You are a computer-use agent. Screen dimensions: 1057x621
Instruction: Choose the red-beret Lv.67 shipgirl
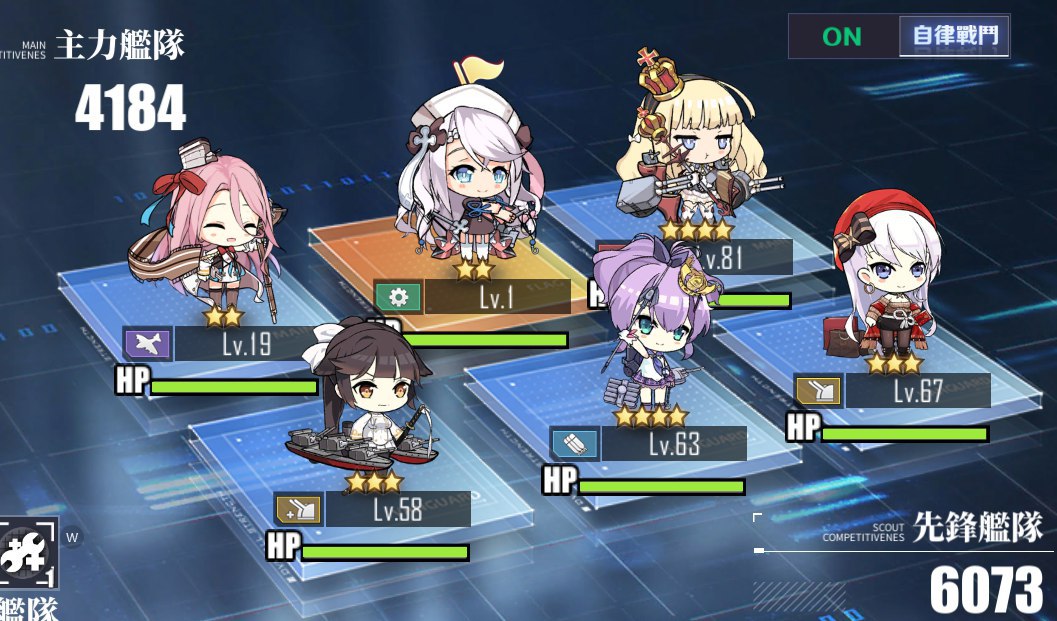881,287
